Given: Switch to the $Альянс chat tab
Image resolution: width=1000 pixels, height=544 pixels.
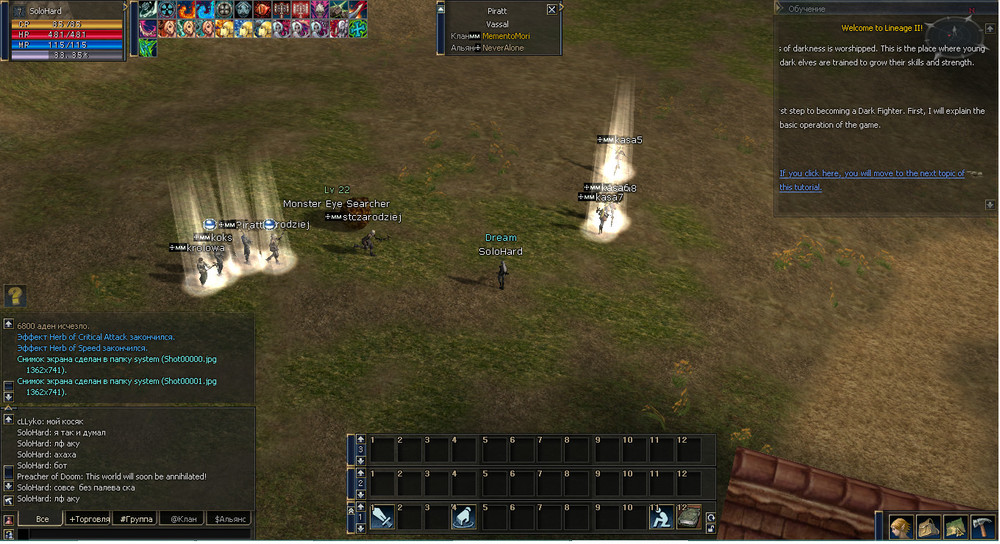Looking at the screenshot, I should [228, 519].
